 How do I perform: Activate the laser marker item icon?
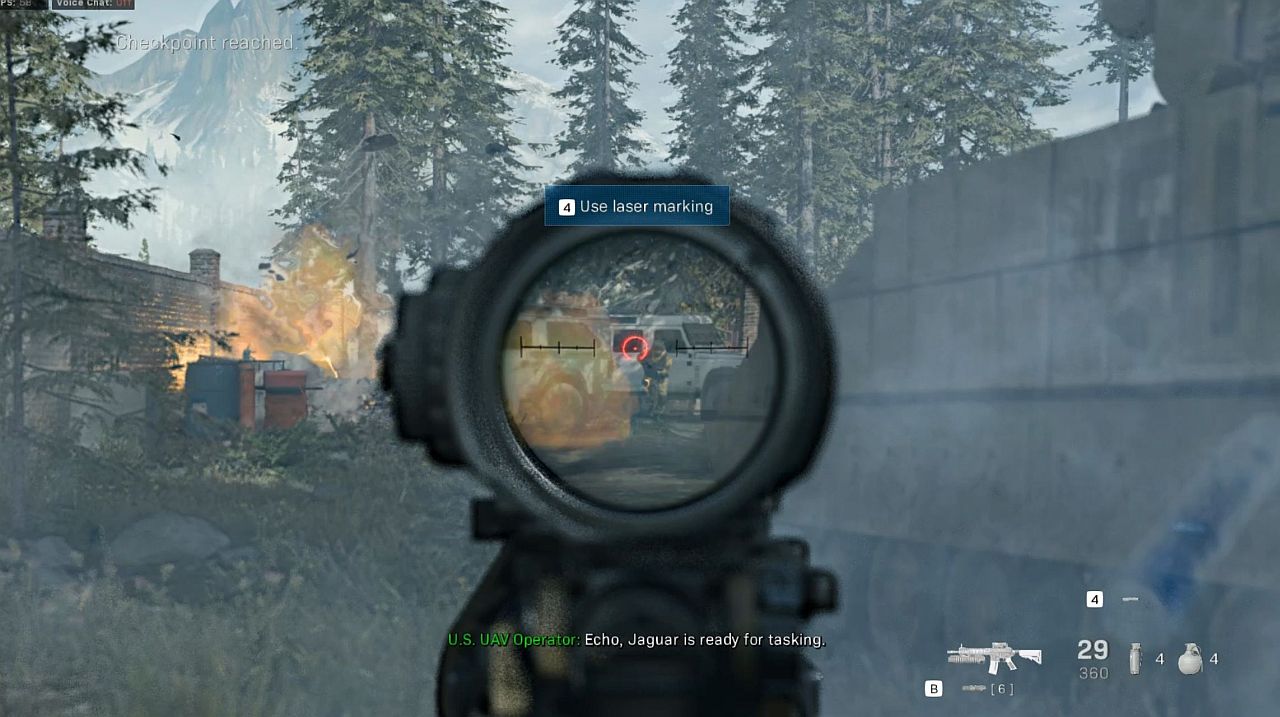pos(1130,599)
